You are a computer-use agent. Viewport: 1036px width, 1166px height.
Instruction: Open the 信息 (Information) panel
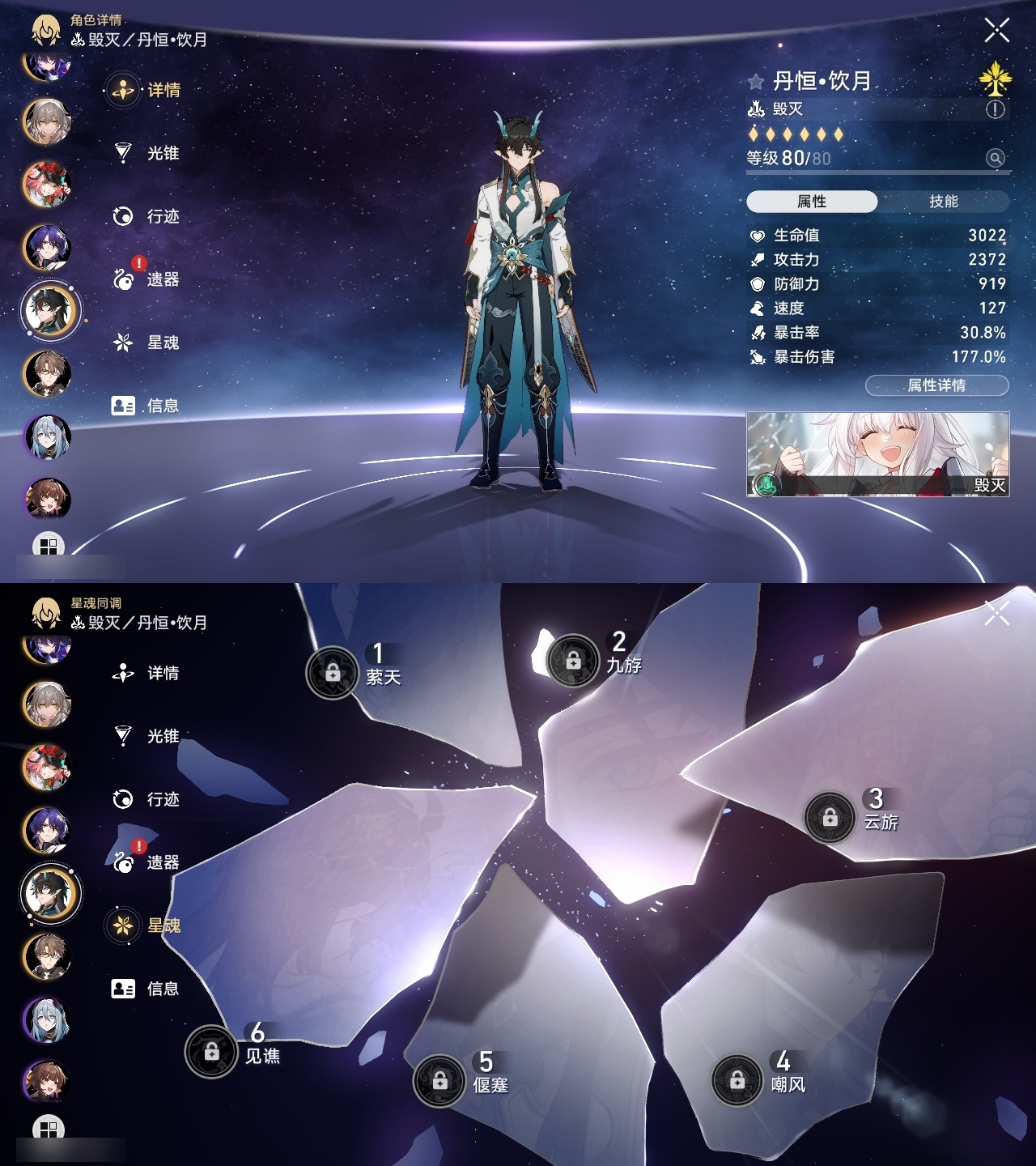[121, 406]
